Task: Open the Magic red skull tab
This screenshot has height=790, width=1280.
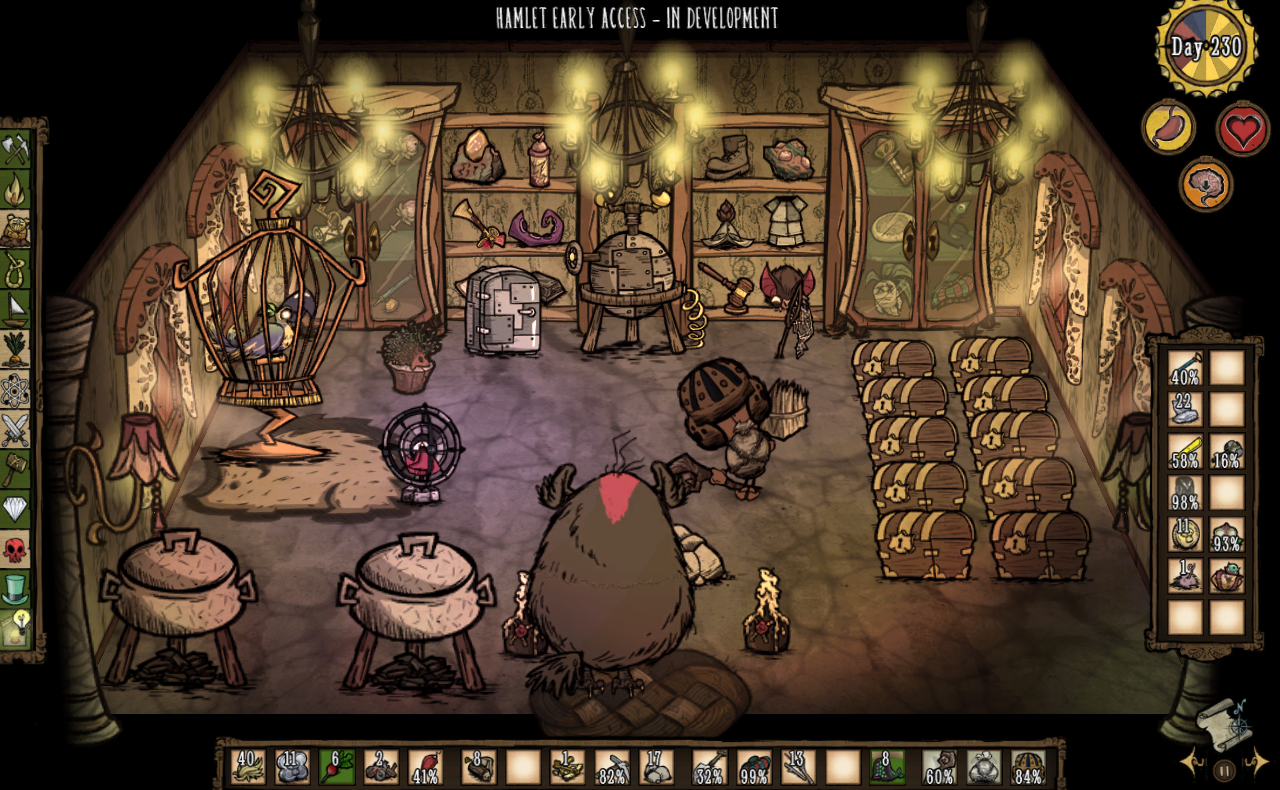Action: [x=18, y=549]
